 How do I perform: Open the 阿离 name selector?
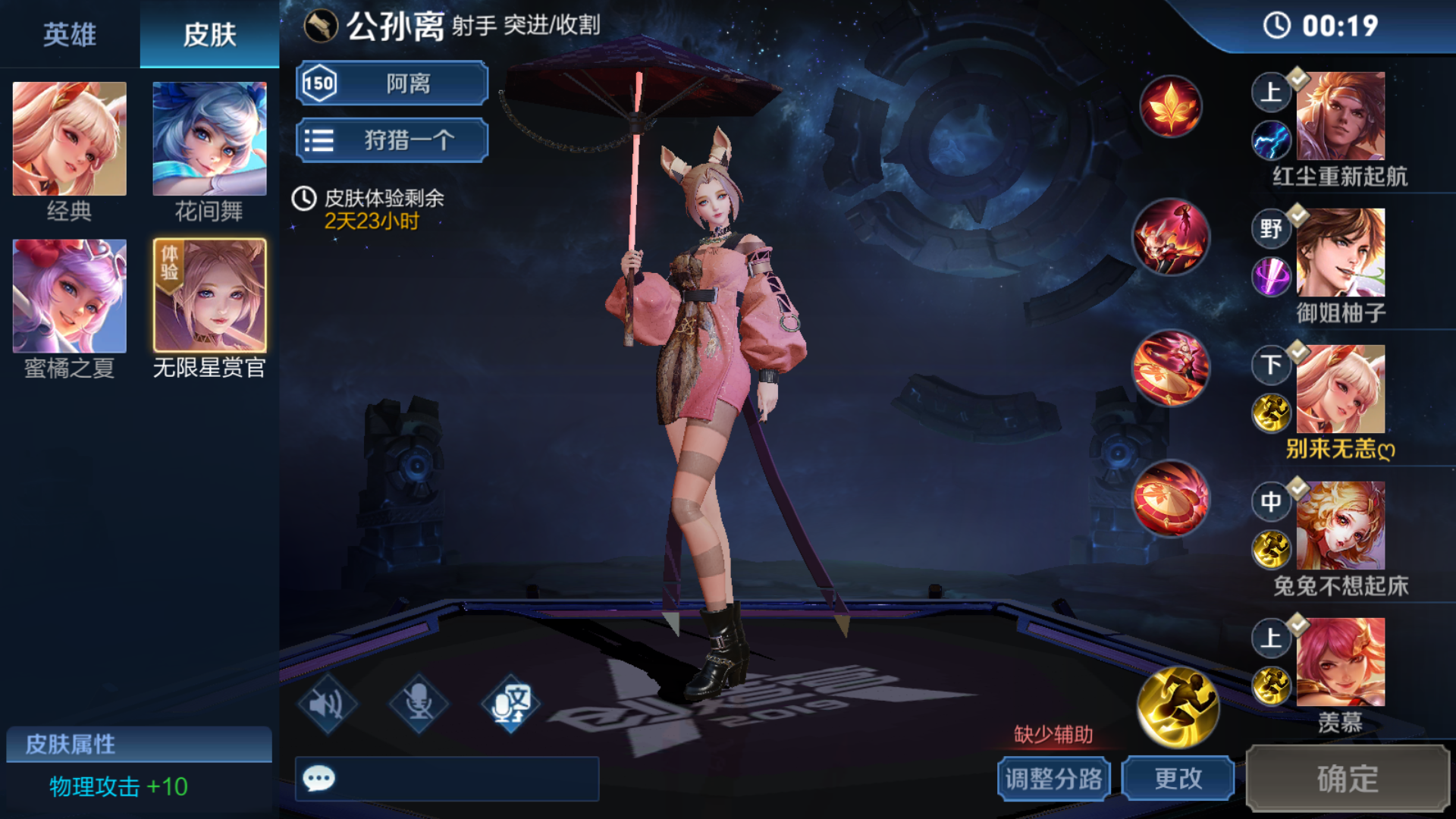click(391, 84)
